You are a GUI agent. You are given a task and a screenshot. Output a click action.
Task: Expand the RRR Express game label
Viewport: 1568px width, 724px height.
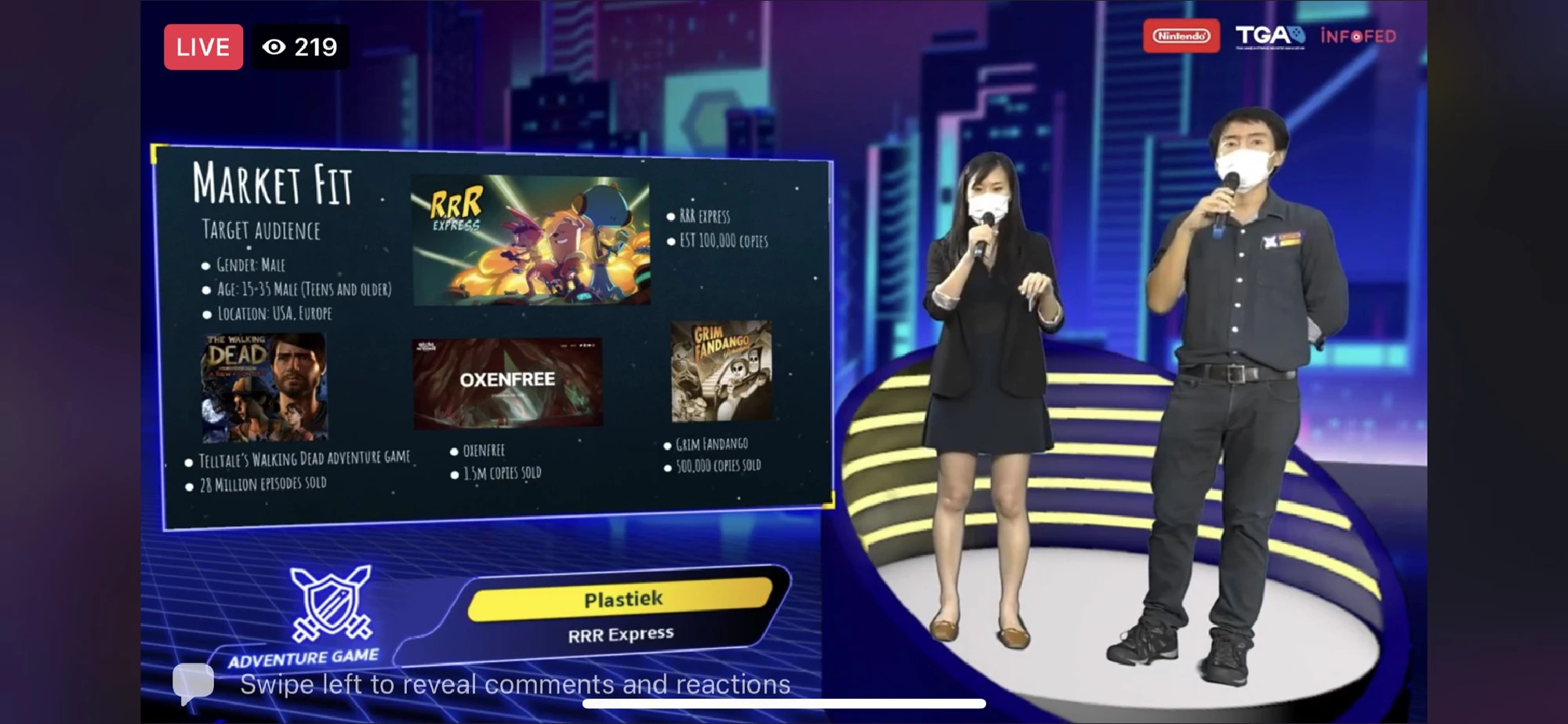(x=622, y=634)
